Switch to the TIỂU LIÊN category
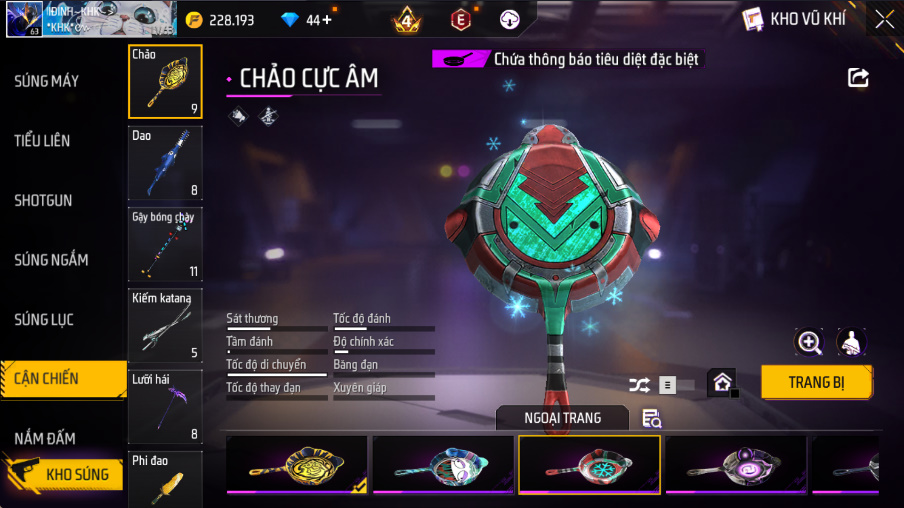 pyautogui.click(x=43, y=141)
